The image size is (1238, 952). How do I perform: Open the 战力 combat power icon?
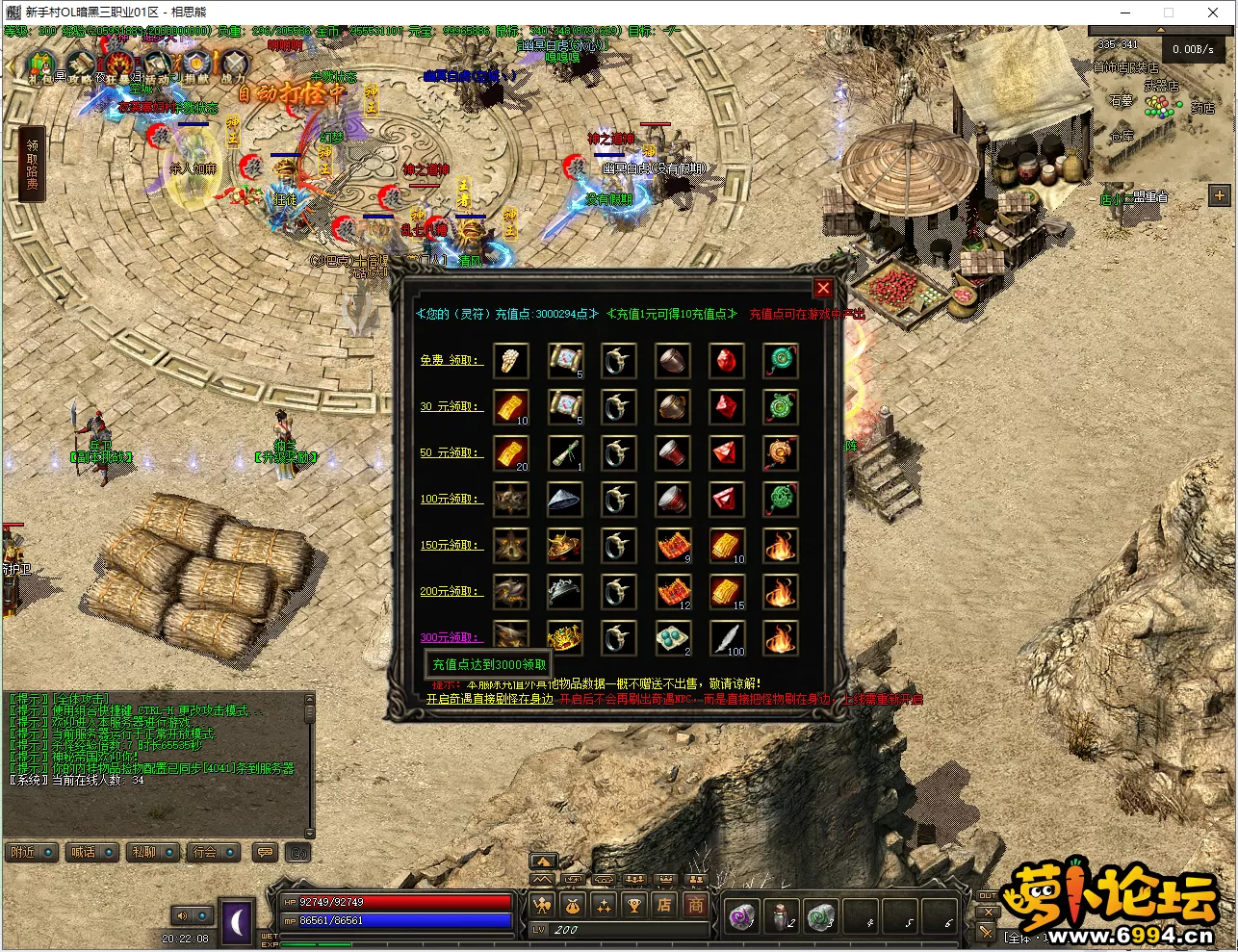click(x=234, y=67)
